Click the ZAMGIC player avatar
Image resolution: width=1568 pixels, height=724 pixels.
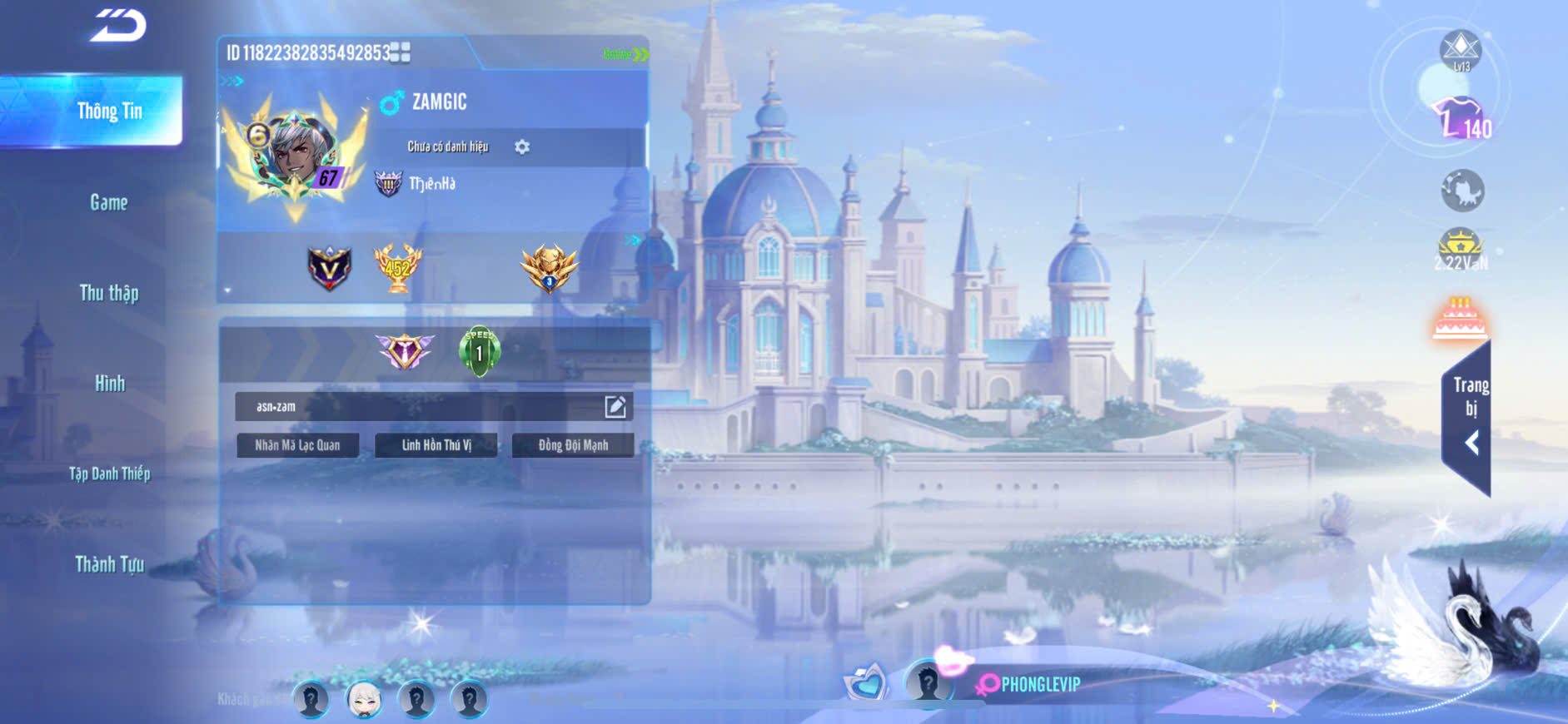(x=296, y=156)
